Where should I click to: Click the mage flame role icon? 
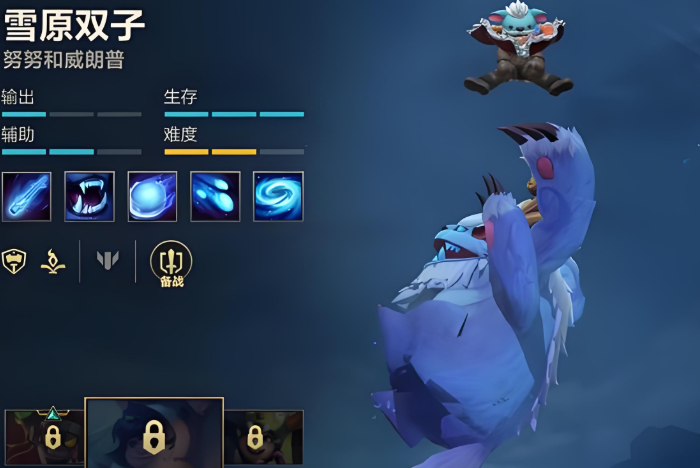pos(52,261)
